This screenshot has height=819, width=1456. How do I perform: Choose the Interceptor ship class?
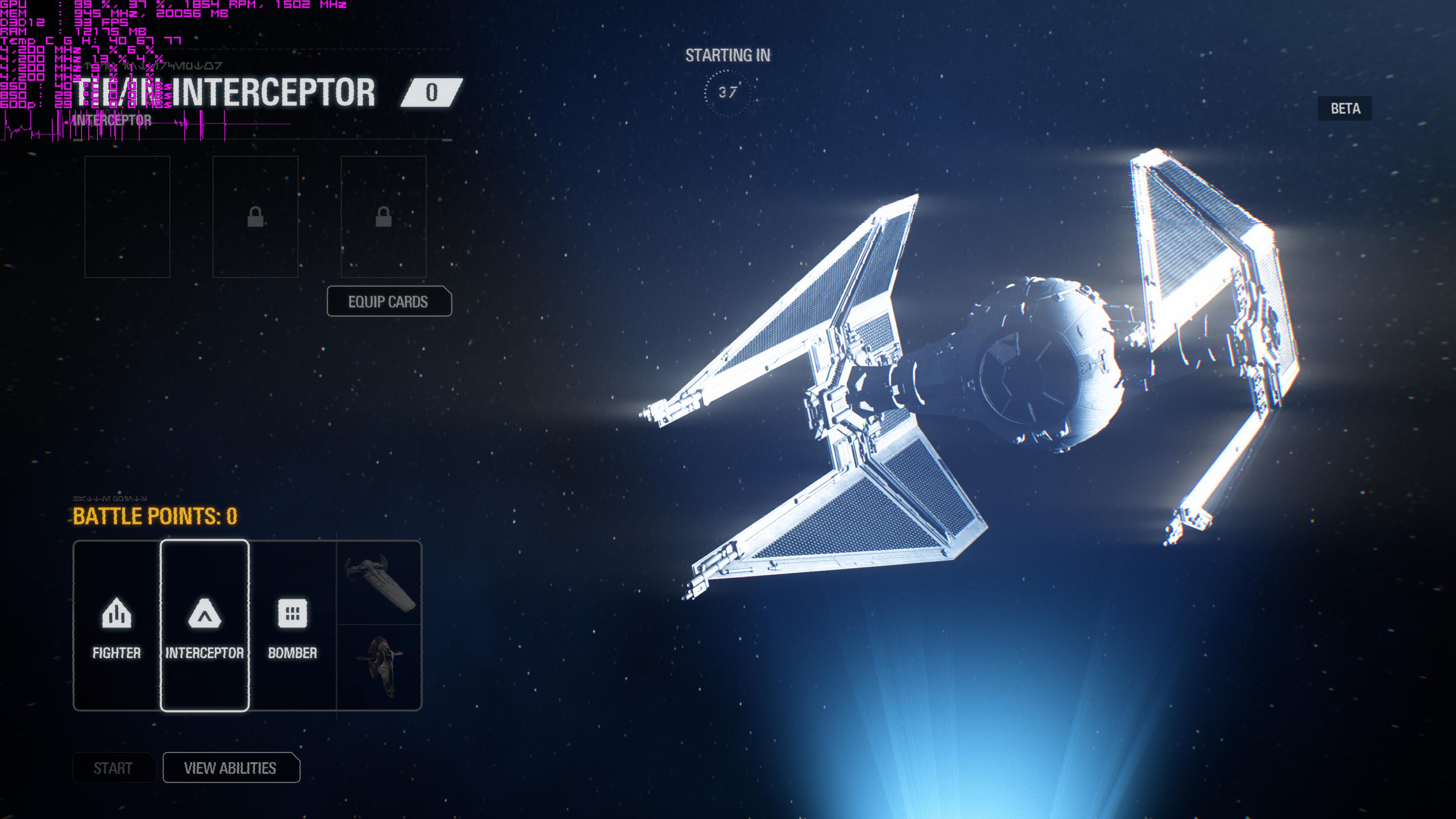pyautogui.click(x=204, y=626)
